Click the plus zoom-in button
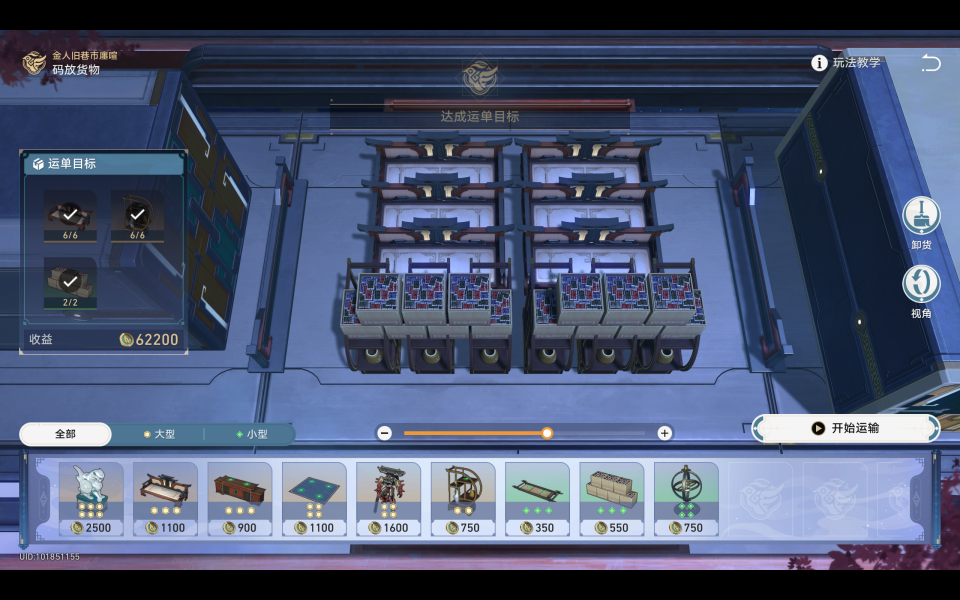 664,433
